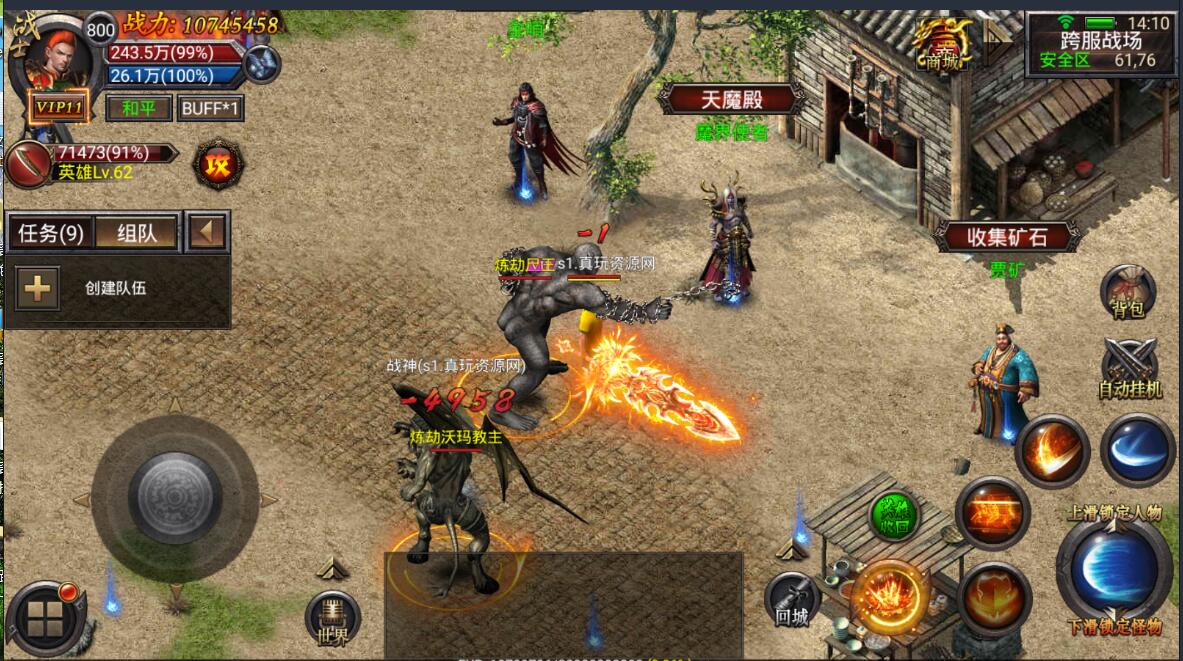The height and width of the screenshot is (661, 1183).
Task: Tap the VIP11 badge
Action: point(58,107)
